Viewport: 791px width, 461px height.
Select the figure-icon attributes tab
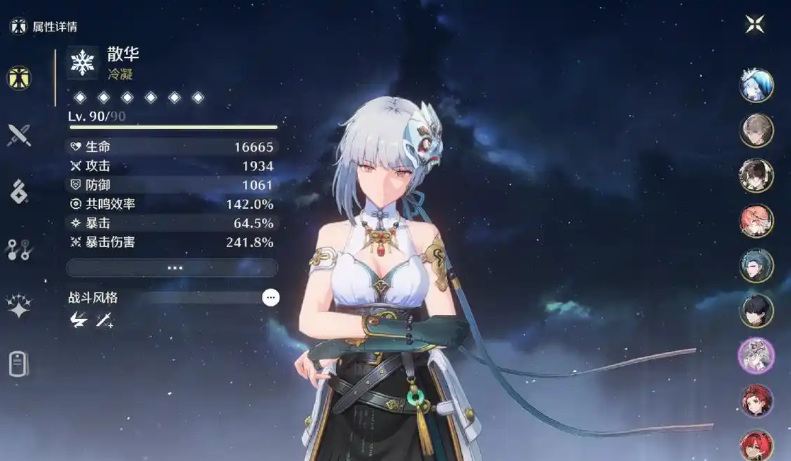(x=18, y=78)
